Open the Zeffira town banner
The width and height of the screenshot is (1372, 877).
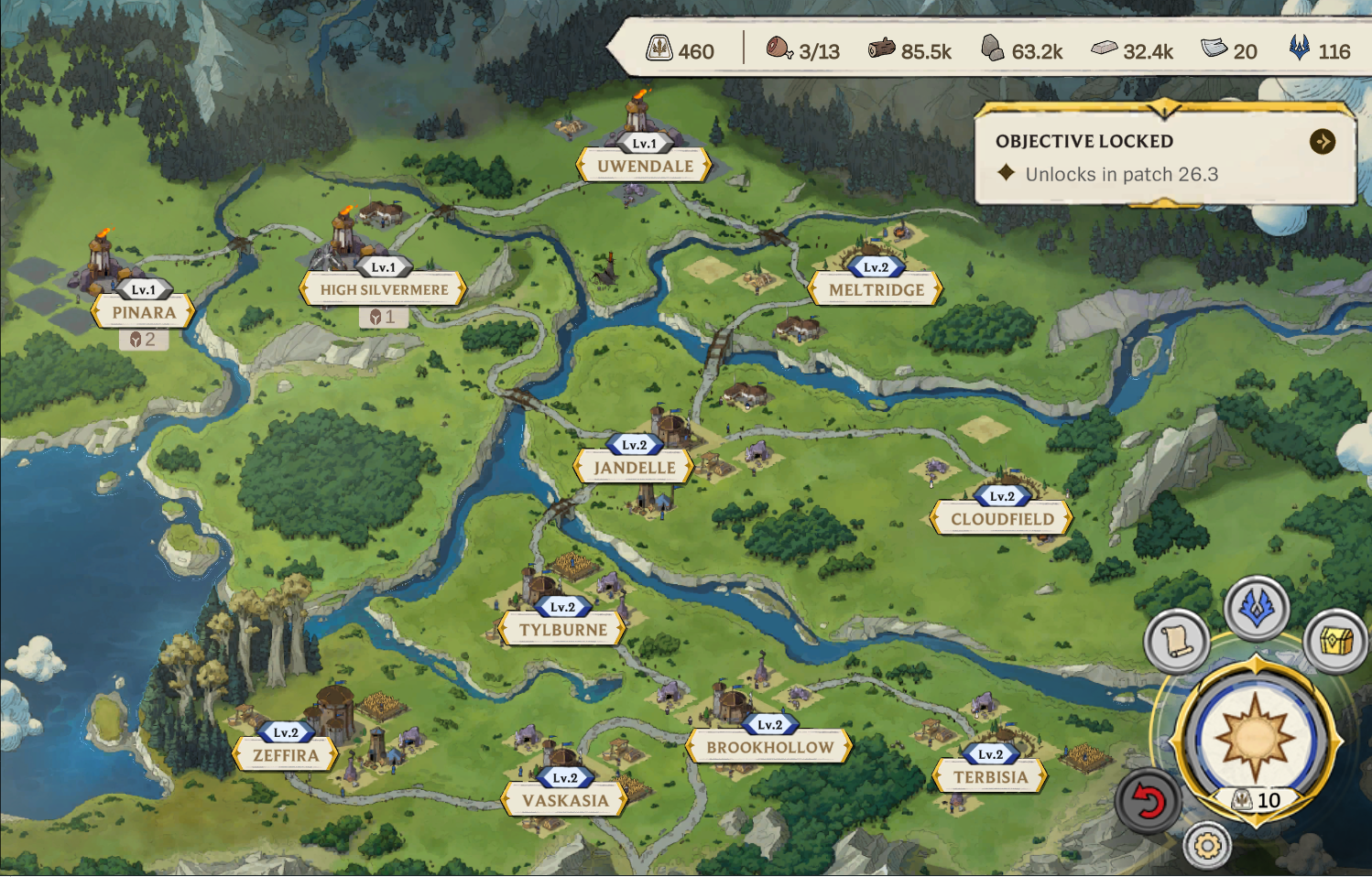coord(286,755)
